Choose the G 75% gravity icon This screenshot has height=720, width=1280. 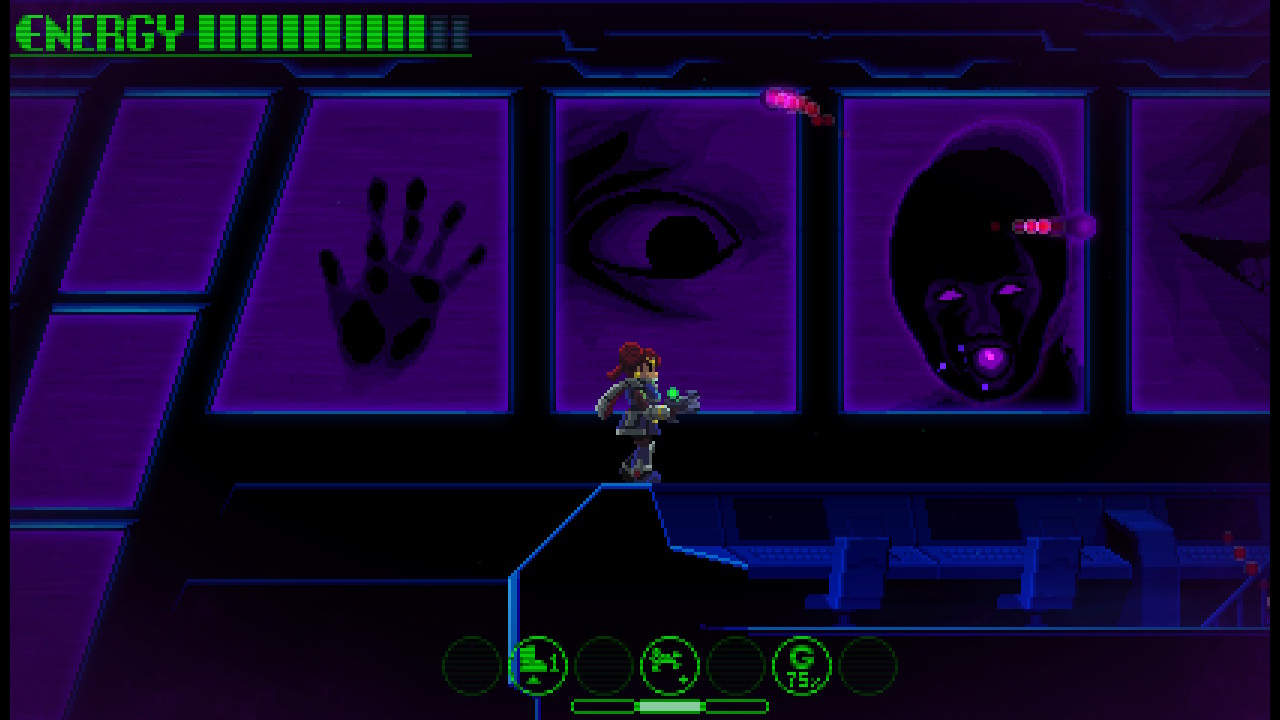tap(801, 665)
